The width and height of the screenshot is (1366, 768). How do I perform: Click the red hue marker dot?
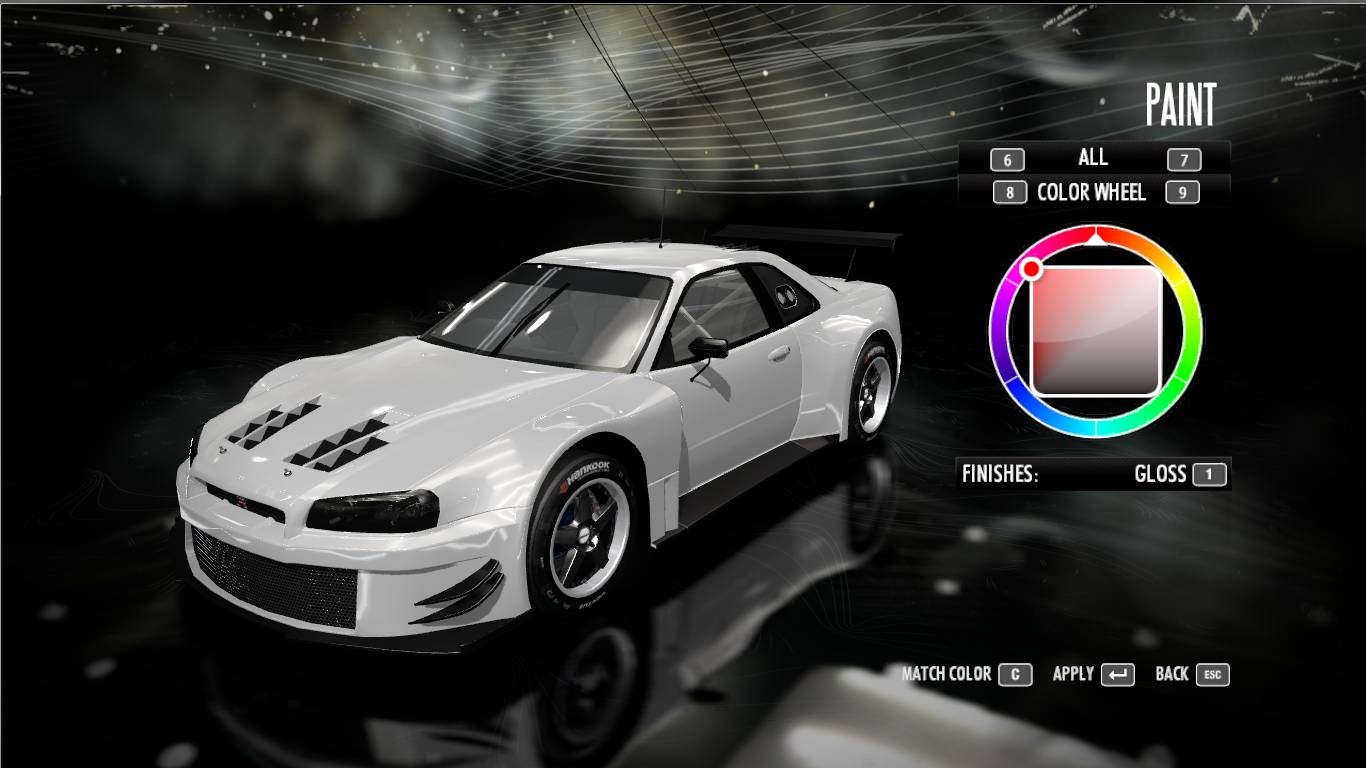1031,268
